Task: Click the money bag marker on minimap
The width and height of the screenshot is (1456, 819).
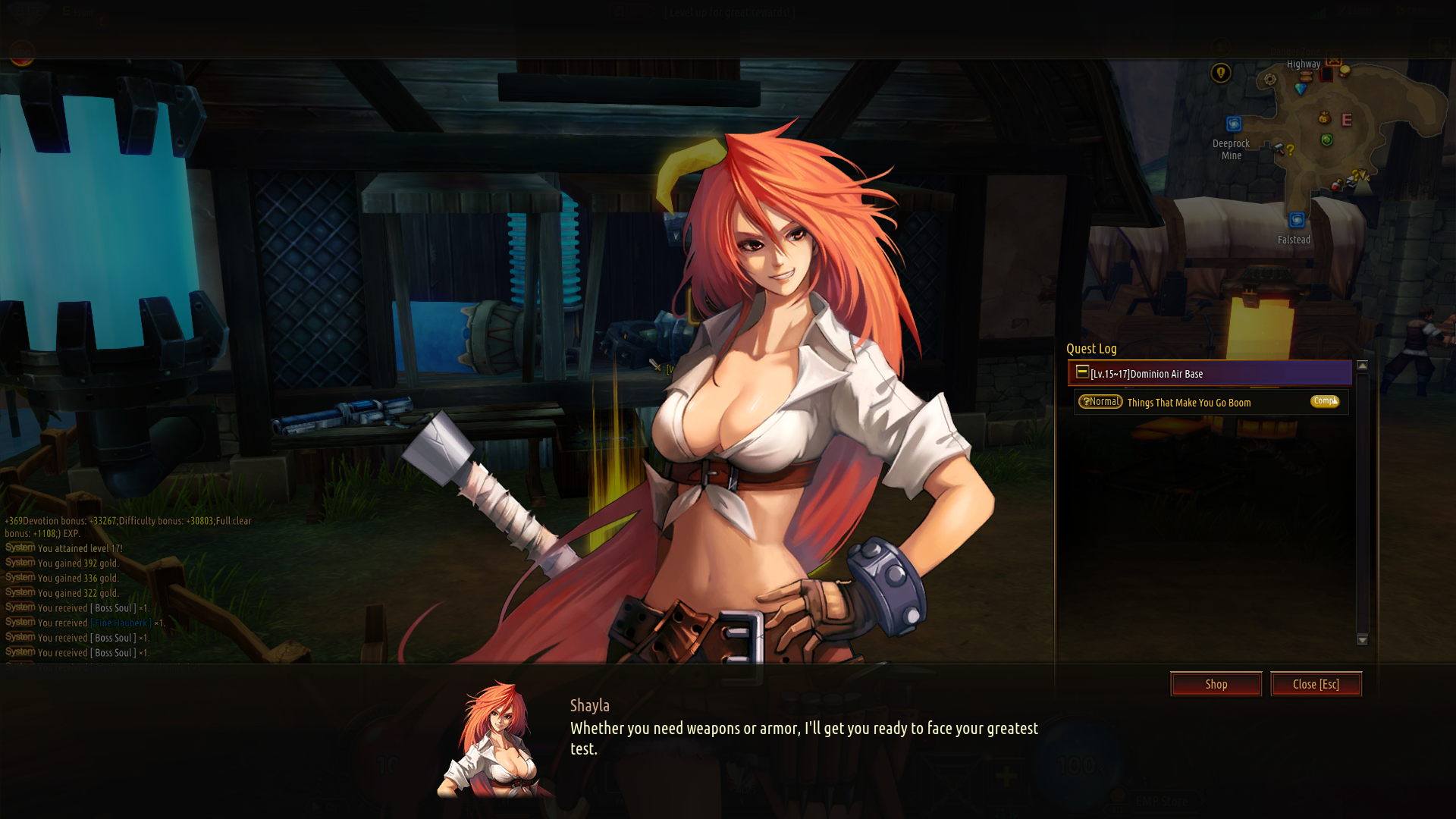Action: (x=1324, y=118)
